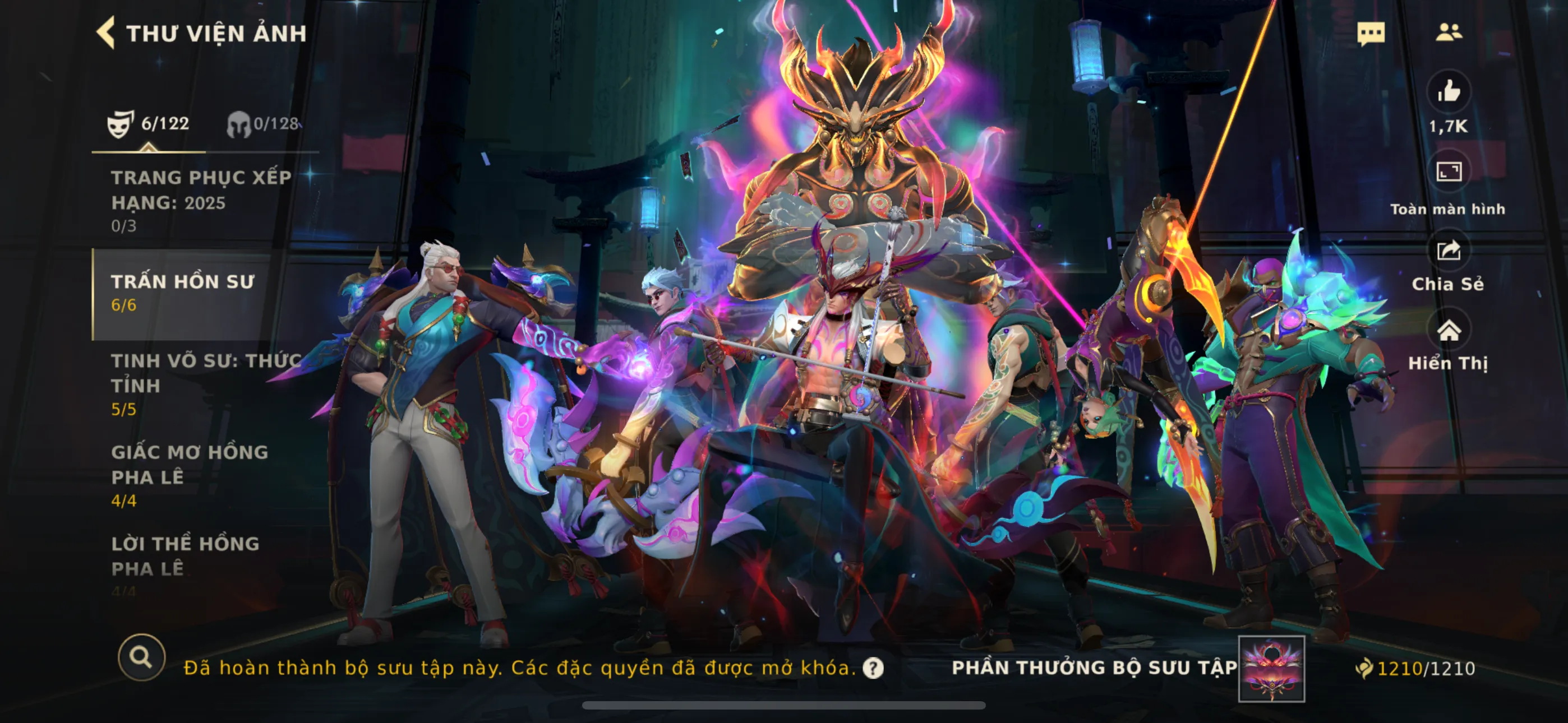View the collection reward thumbnail
This screenshot has width=1568, height=723.
coord(1271,668)
